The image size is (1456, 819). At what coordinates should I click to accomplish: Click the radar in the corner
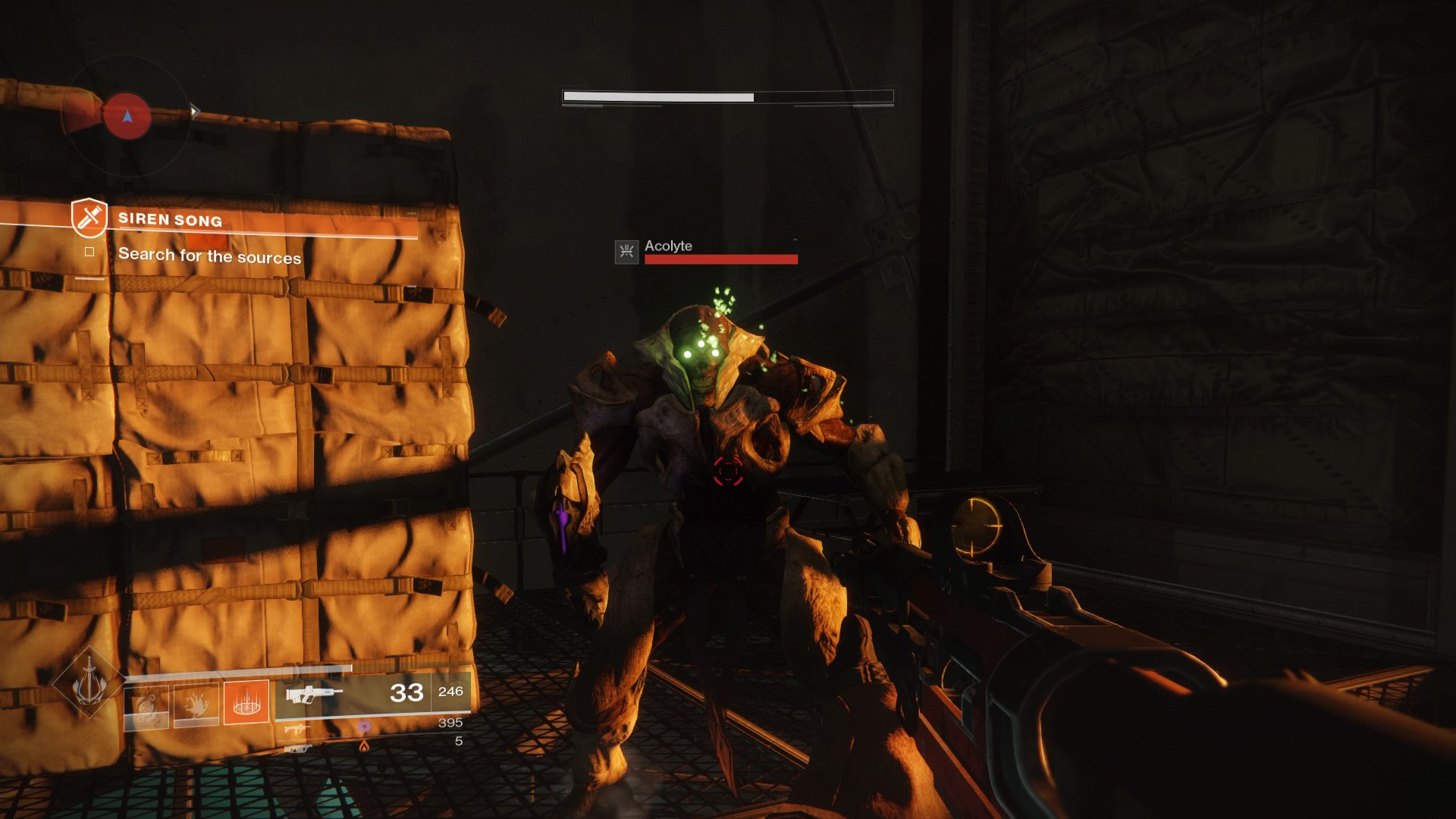127,116
